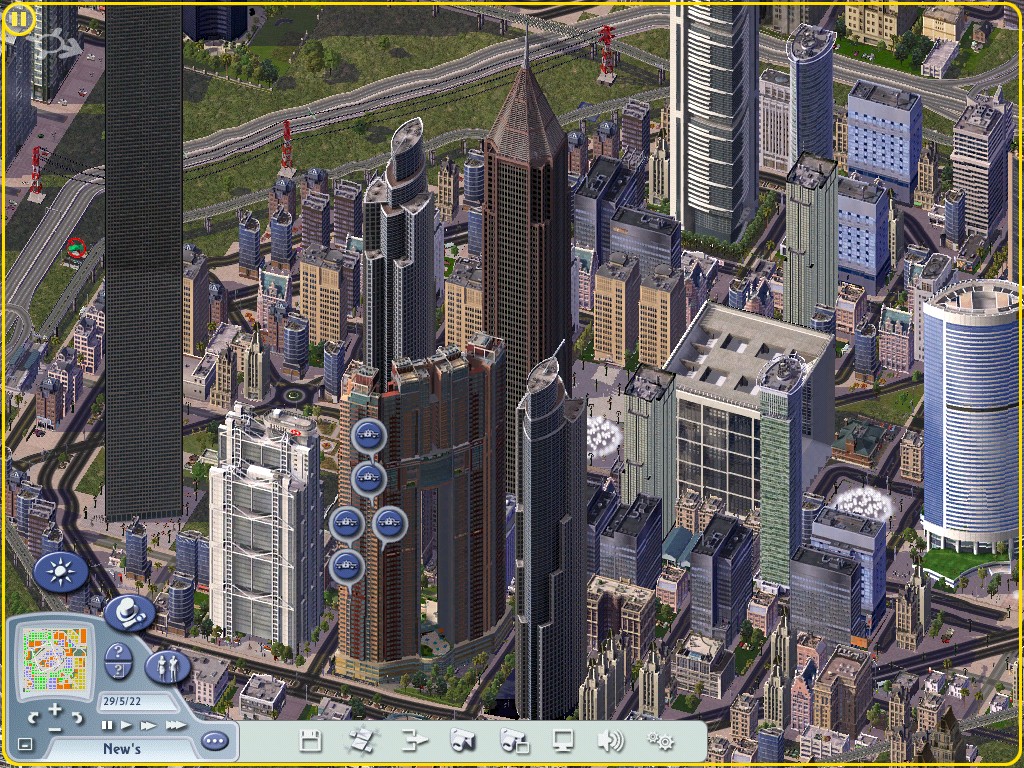Rotate the view counter-clockwise
Viewport: 1024px width, 768px height.
(x=33, y=718)
